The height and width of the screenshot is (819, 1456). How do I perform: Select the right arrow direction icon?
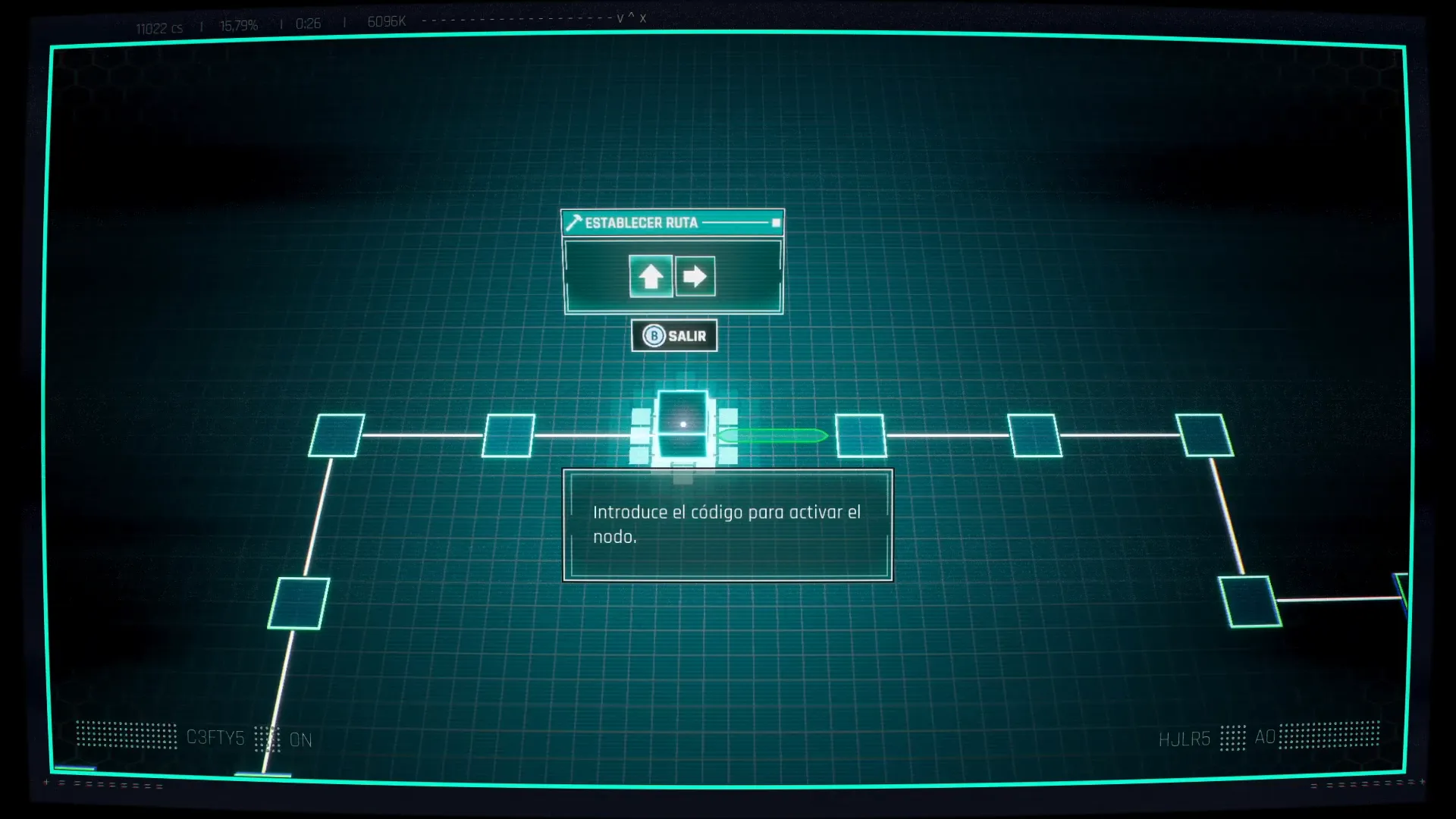coord(695,276)
